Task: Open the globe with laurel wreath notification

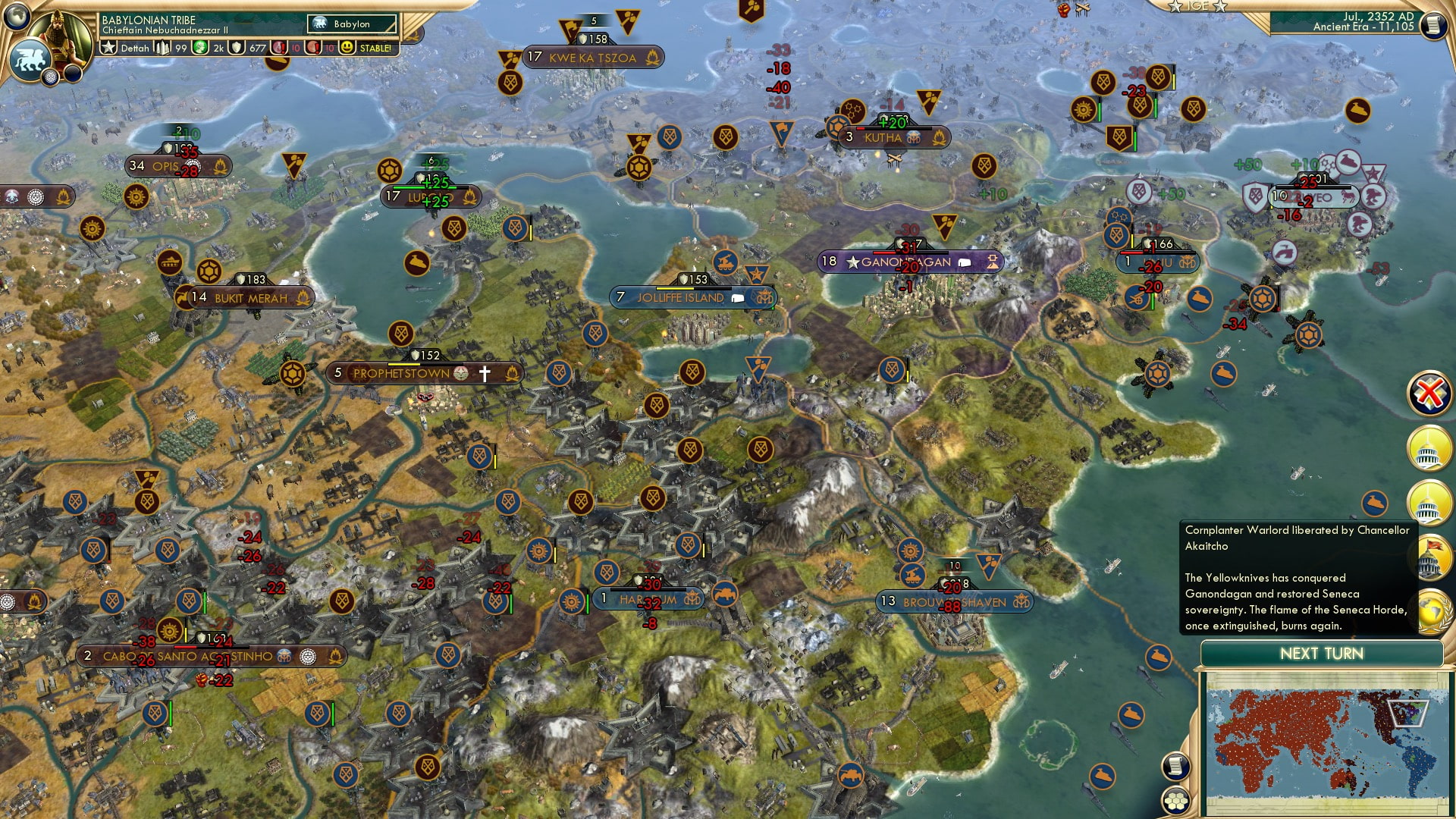Action: coord(1432,611)
